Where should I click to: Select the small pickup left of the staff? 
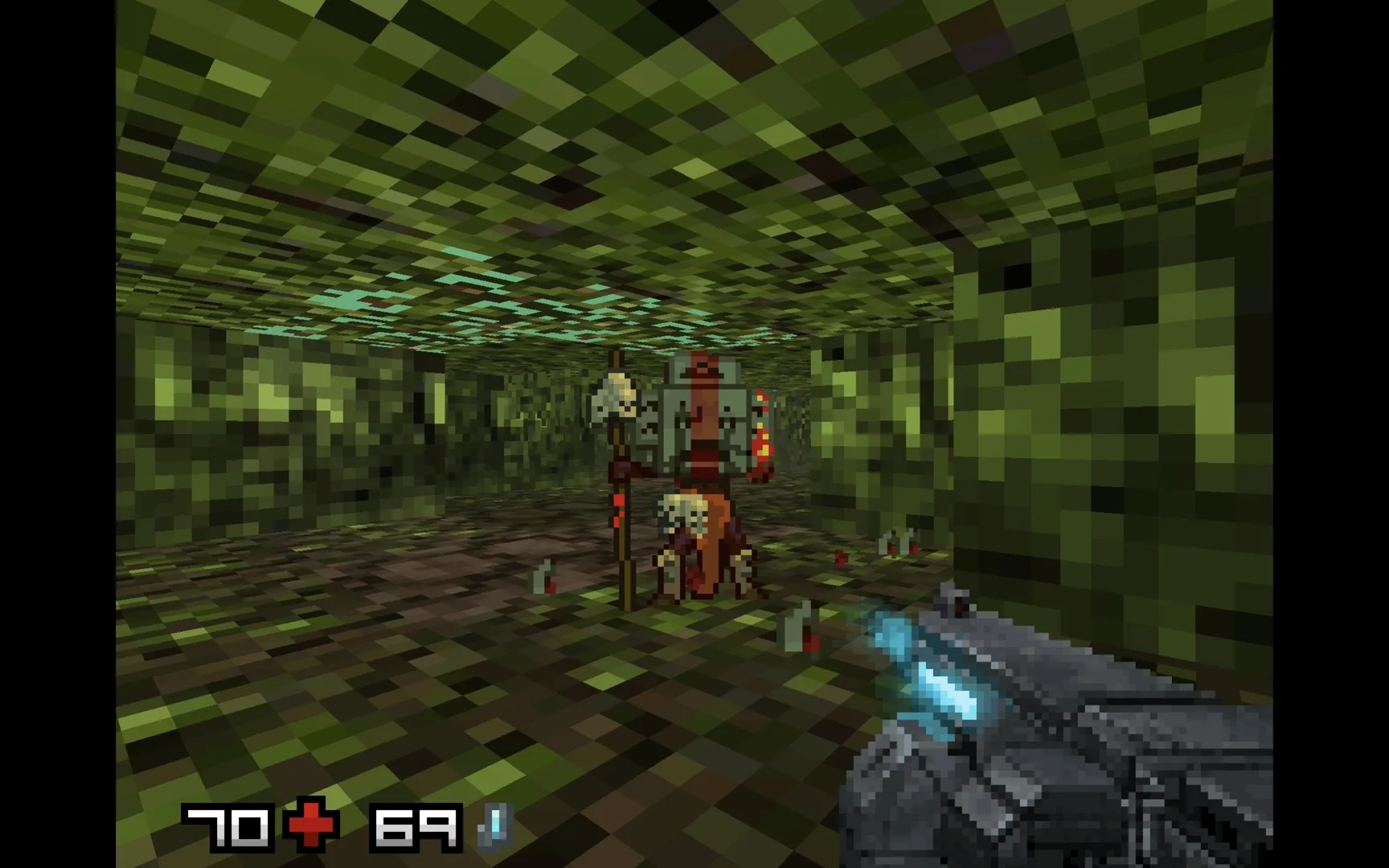543,575
